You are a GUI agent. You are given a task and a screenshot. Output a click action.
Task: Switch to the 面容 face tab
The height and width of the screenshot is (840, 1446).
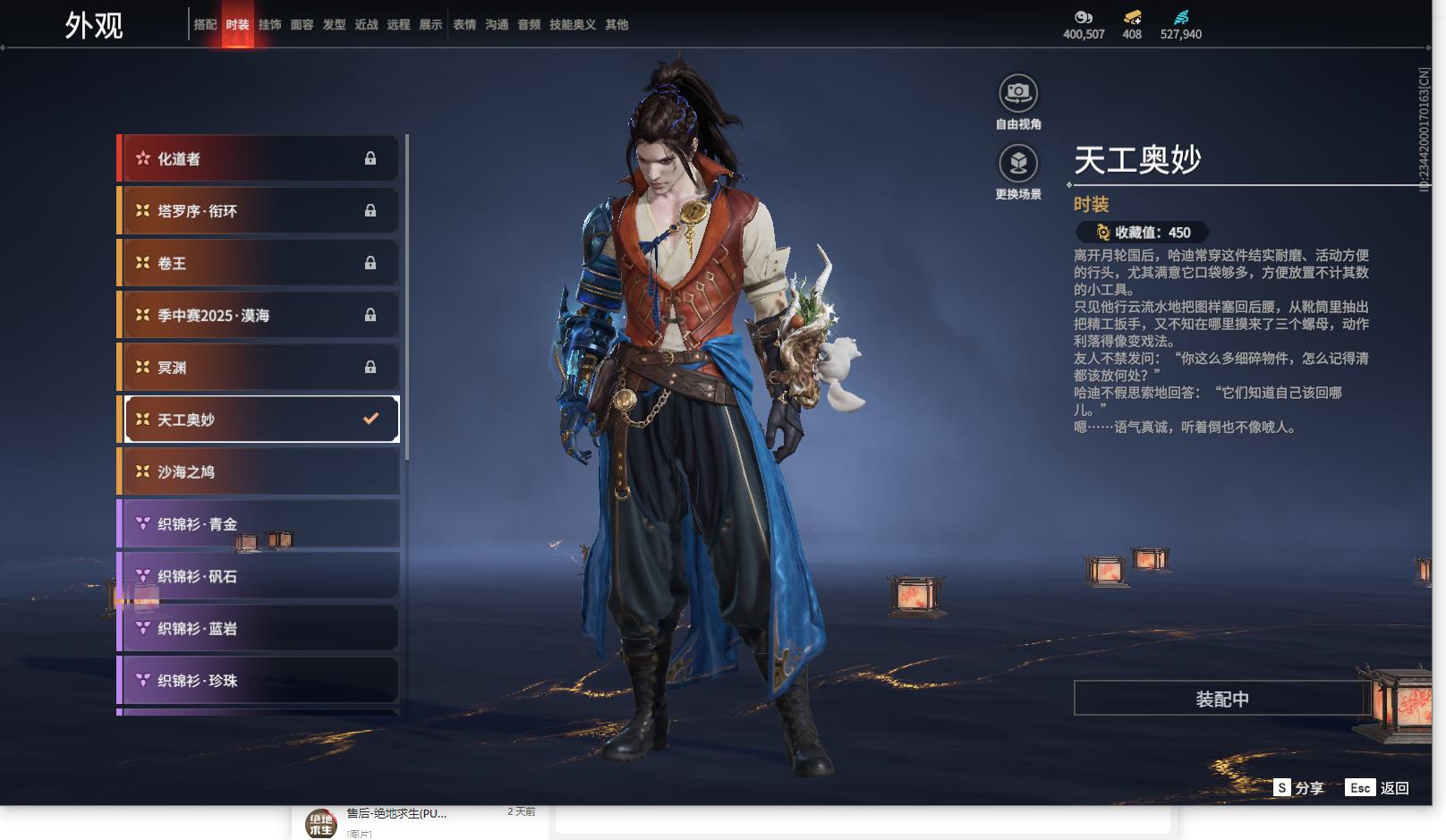pos(302,25)
